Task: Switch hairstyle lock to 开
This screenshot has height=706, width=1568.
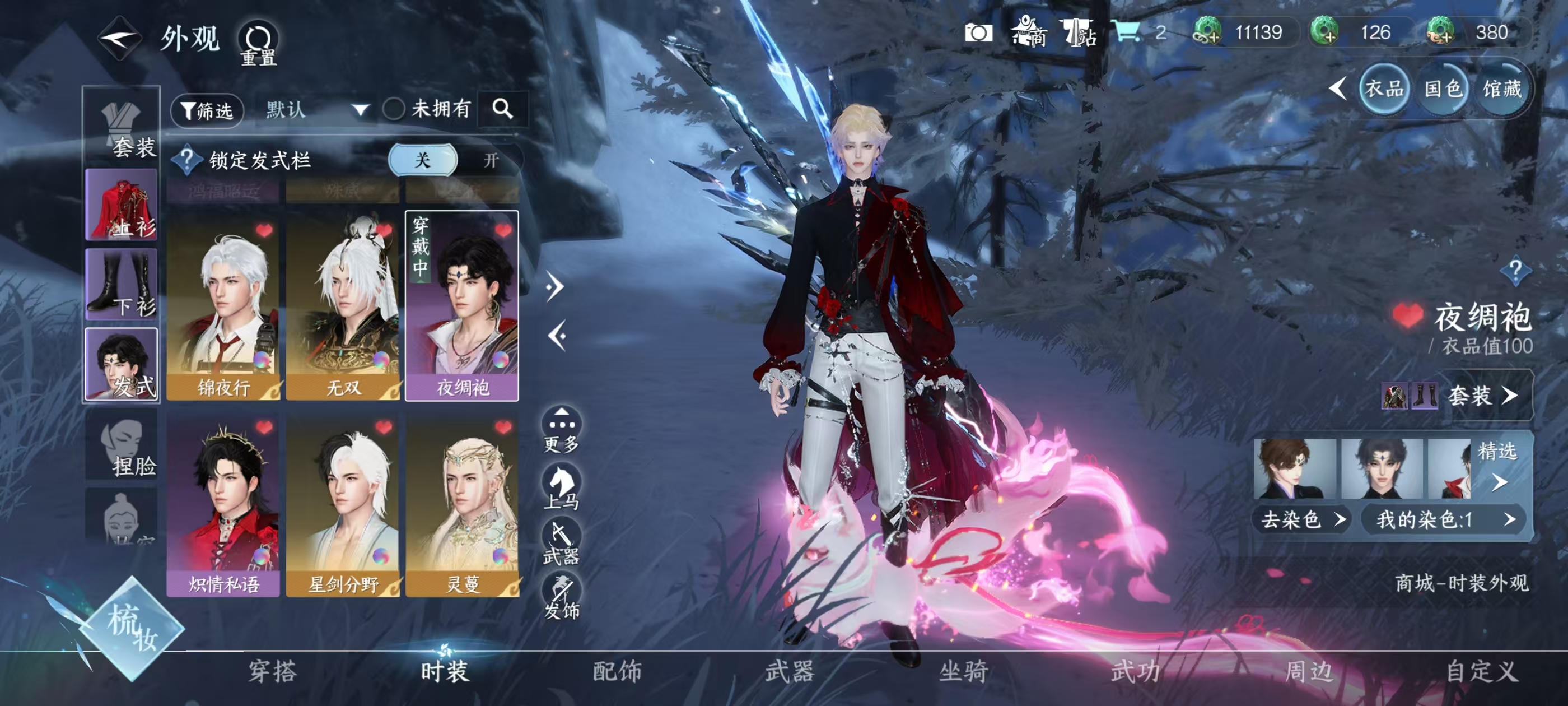Action: tap(491, 160)
